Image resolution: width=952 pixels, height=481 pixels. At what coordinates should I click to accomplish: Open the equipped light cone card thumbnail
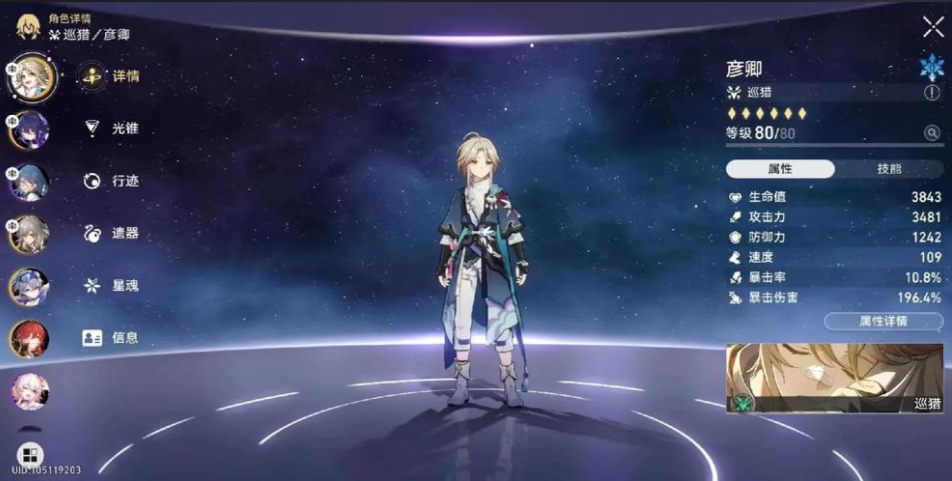[834, 378]
